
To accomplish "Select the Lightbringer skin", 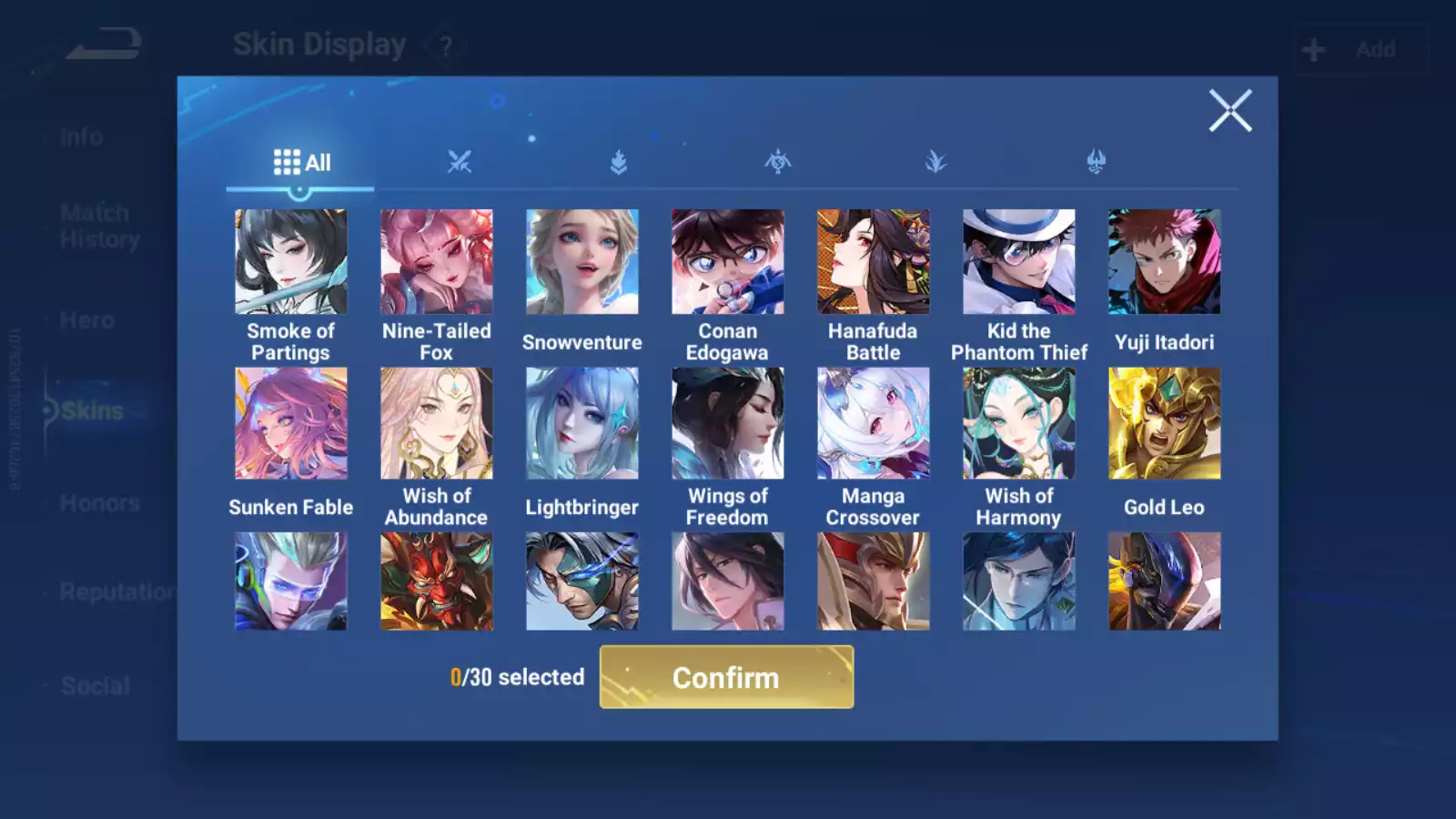I will point(582,423).
